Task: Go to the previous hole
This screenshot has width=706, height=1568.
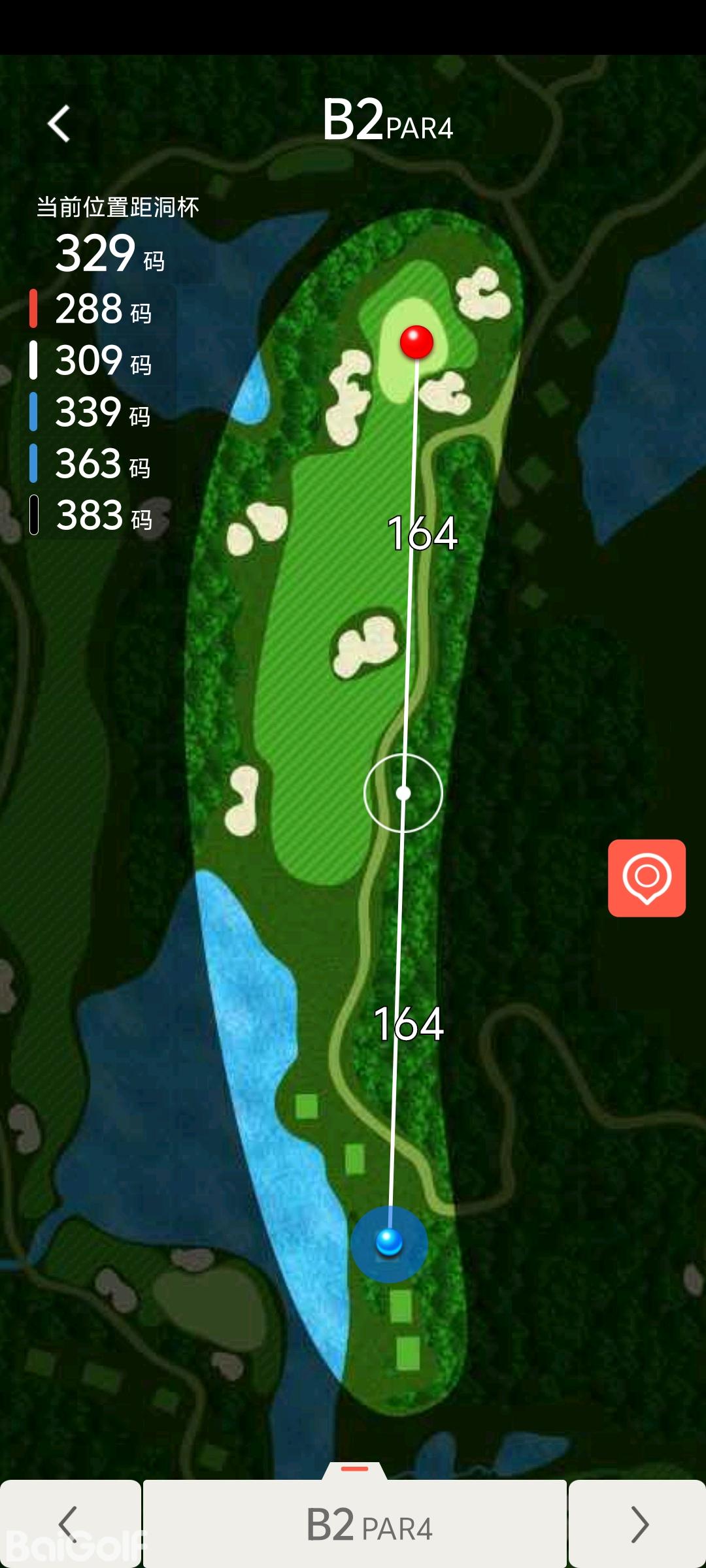Action: (x=70, y=1524)
